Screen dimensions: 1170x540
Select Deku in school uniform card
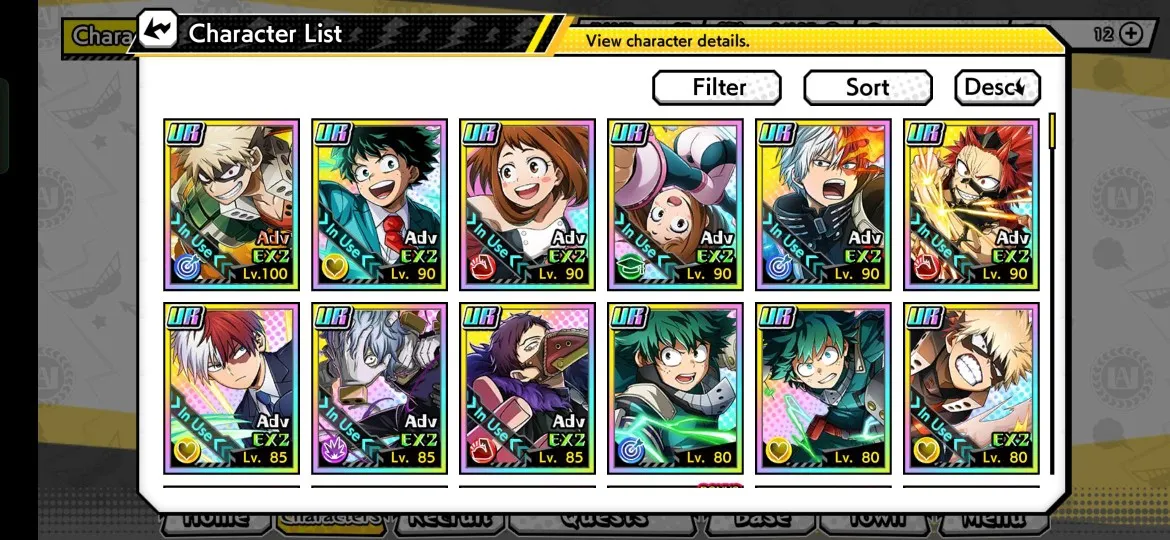[x=380, y=205]
